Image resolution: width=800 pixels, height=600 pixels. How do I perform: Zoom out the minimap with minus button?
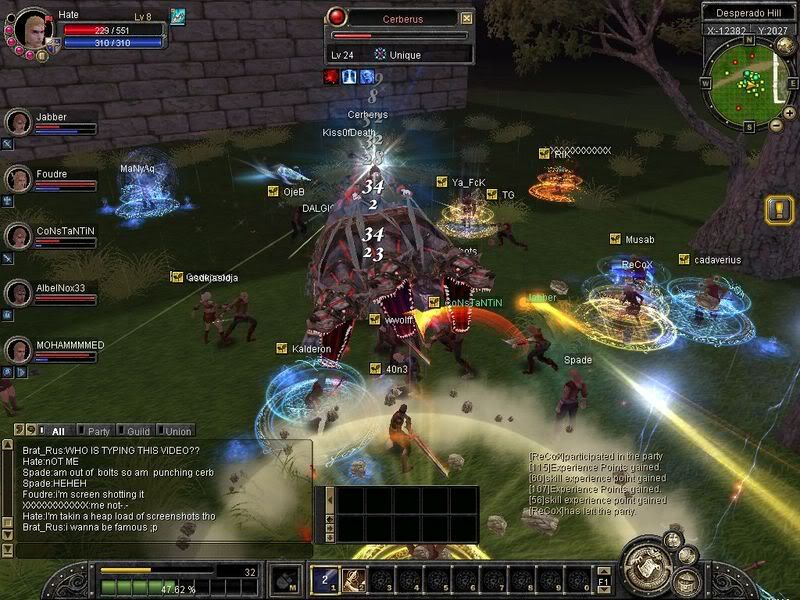click(777, 126)
